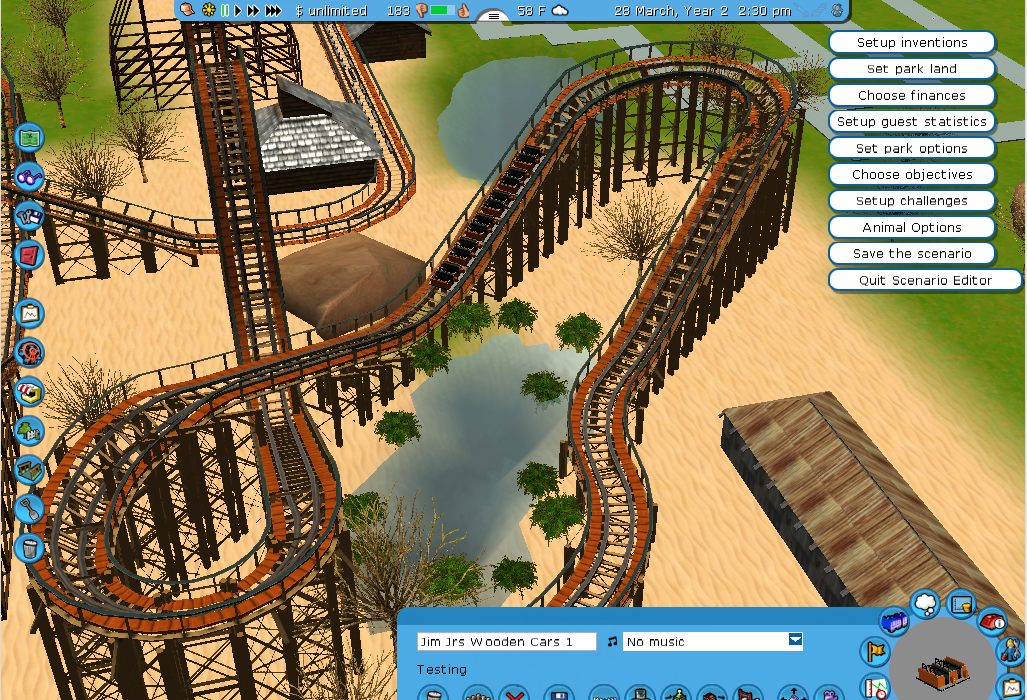This screenshot has height=700, width=1027.
Task: Open the shops and stalls menu
Action: coord(29,391)
